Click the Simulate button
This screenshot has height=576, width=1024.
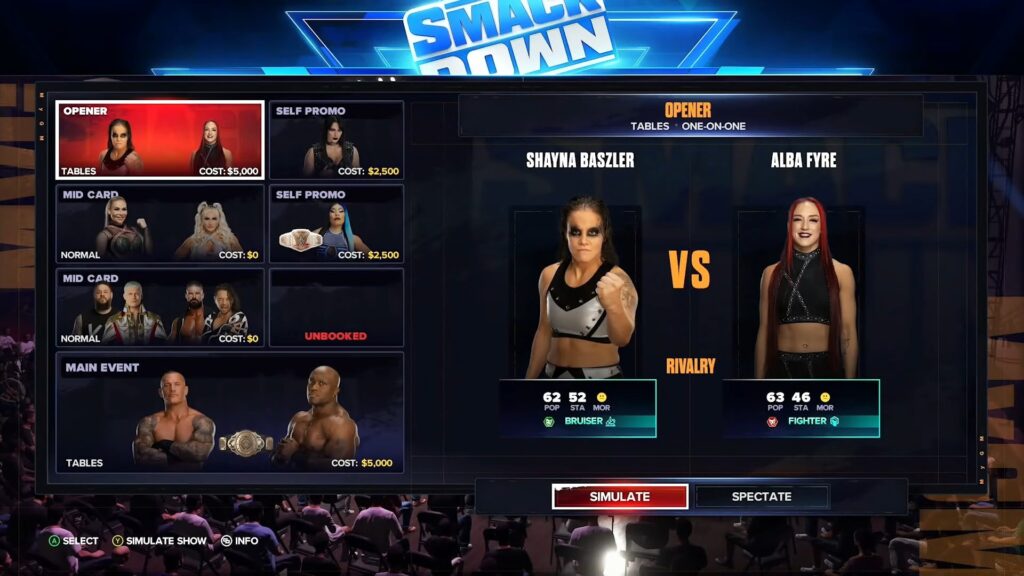click(x=620, y=496)
